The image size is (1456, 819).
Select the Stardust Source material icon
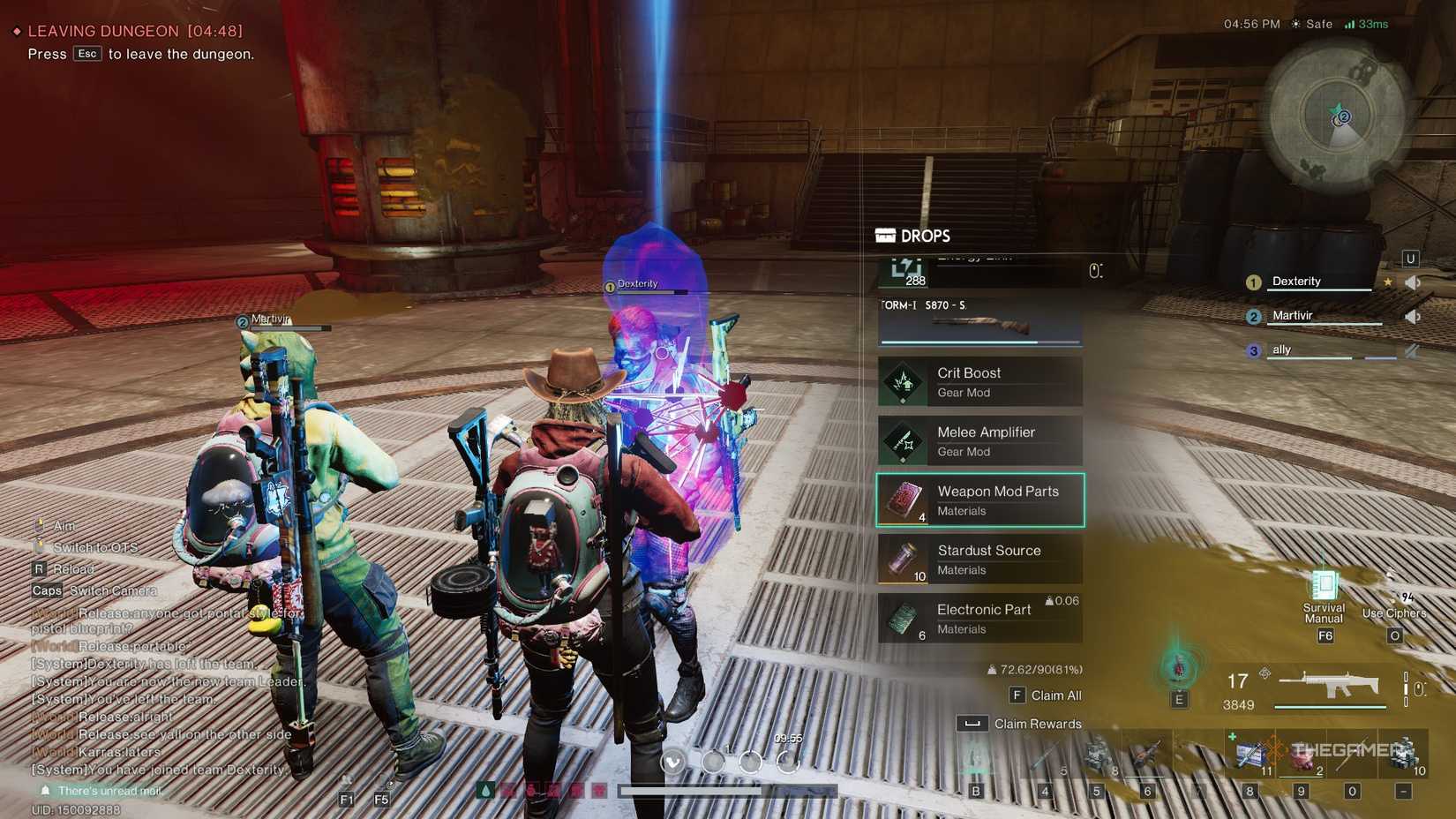(x=902, y=559)
